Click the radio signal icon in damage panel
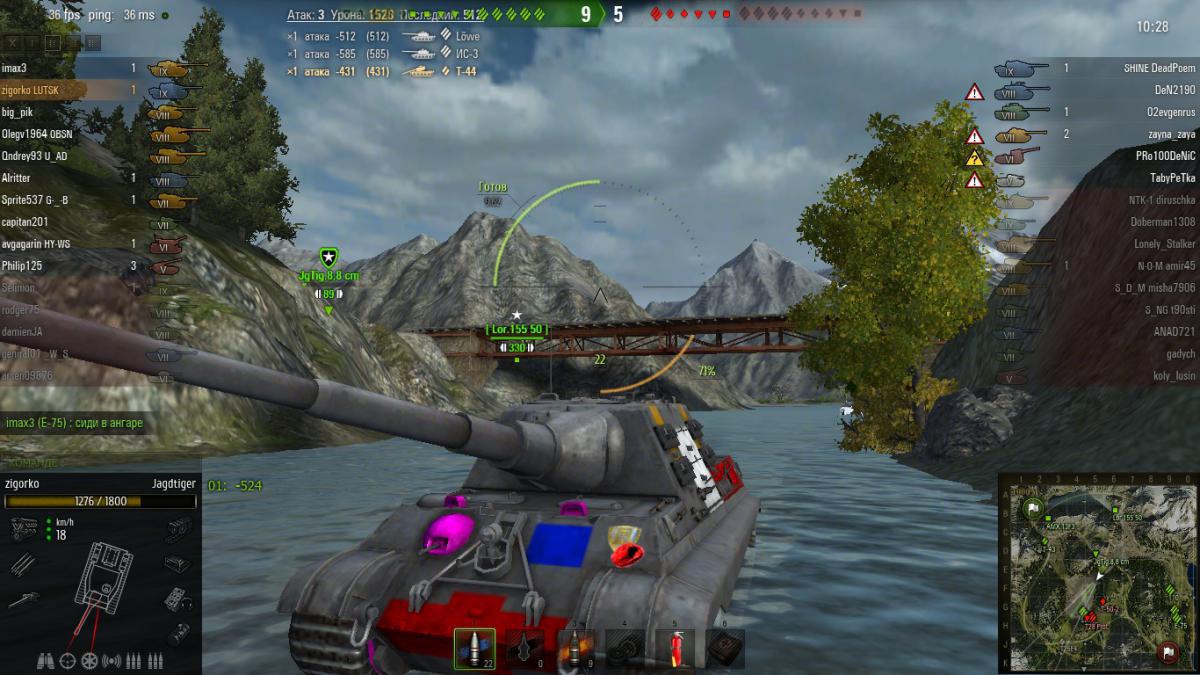The image size is (1200, 675). point(111,660)
